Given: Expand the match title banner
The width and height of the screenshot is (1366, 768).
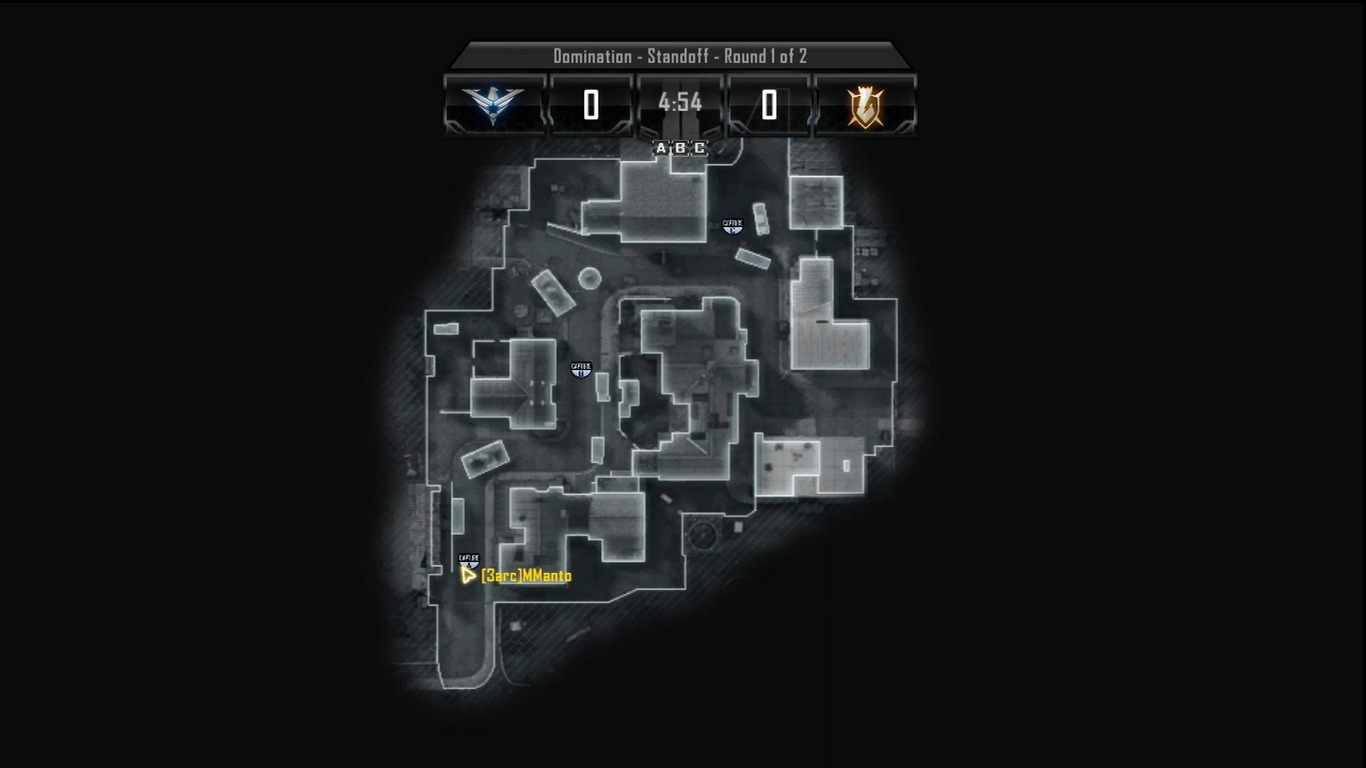Looking at the screenshot, I should pos(681,57).
